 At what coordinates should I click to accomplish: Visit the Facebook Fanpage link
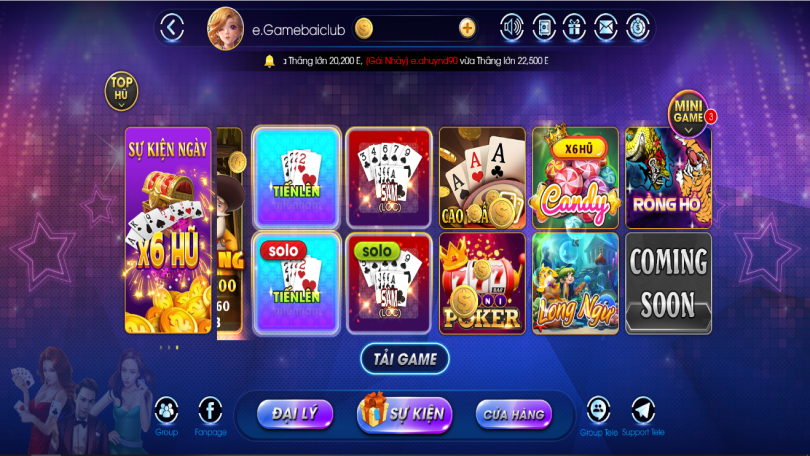pos(210,411)
